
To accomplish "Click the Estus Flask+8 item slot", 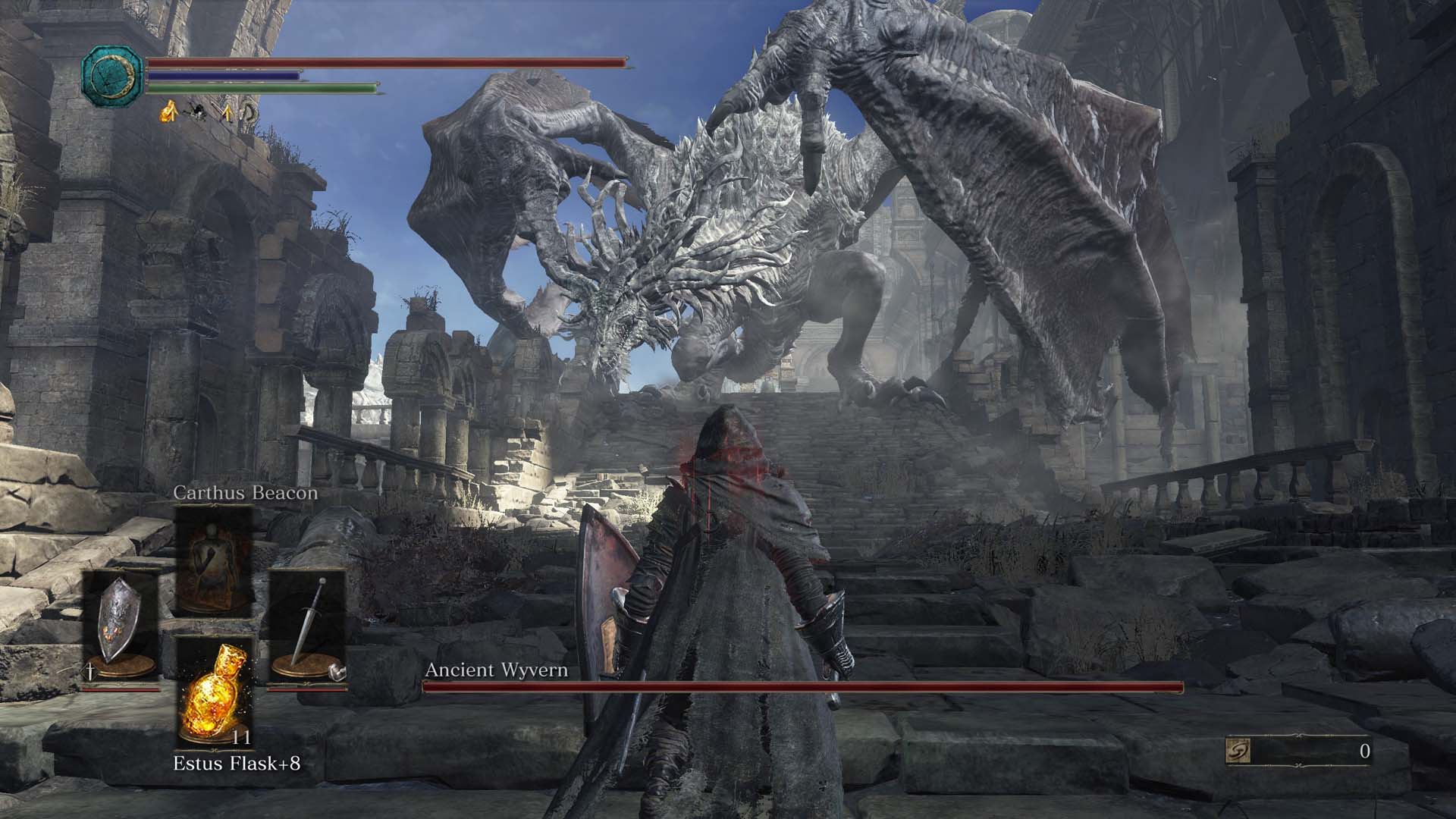I will pos(214,692).
